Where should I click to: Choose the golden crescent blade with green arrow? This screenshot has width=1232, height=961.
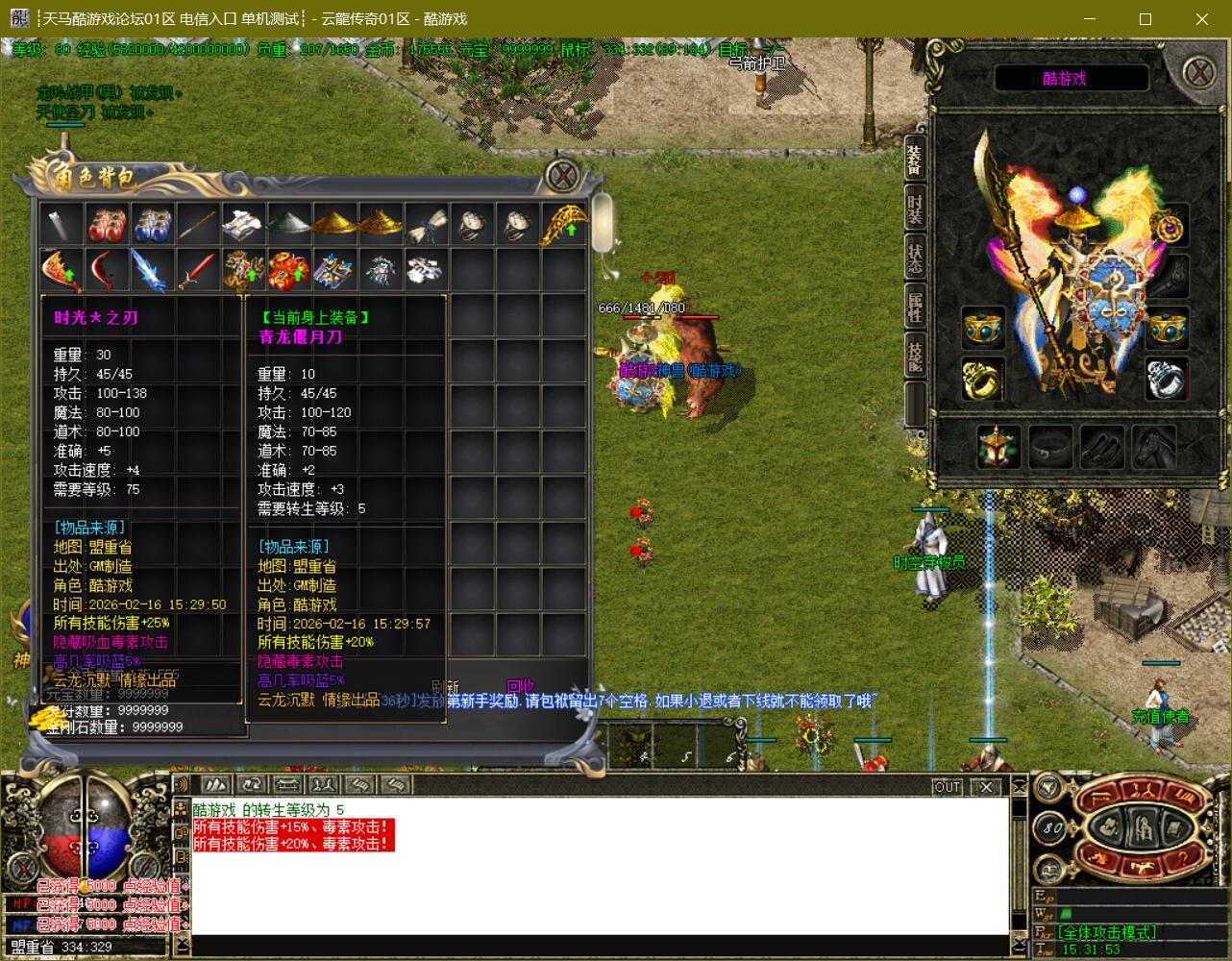coord(564,225)
